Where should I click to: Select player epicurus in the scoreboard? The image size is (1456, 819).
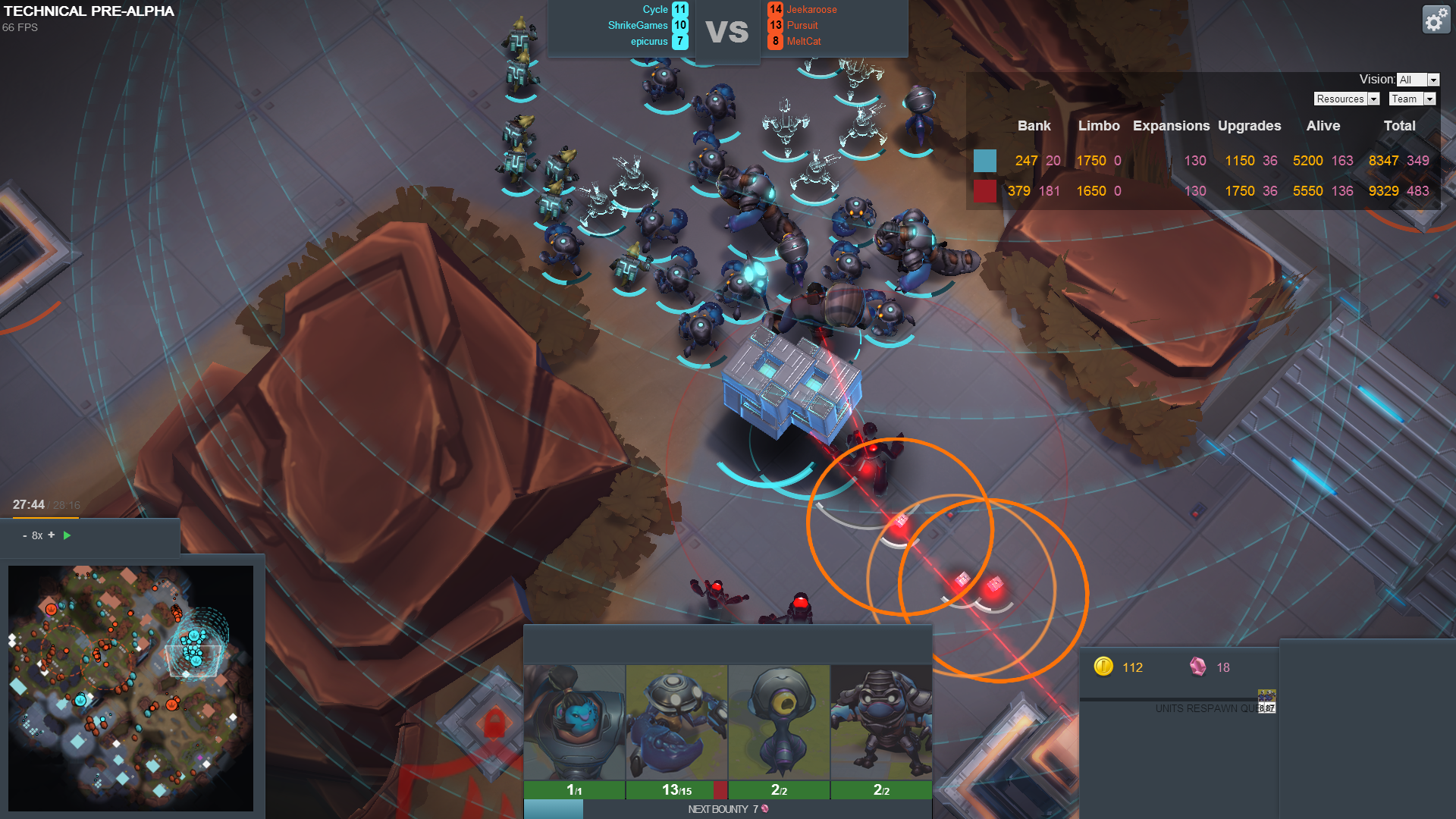point(649,42)
